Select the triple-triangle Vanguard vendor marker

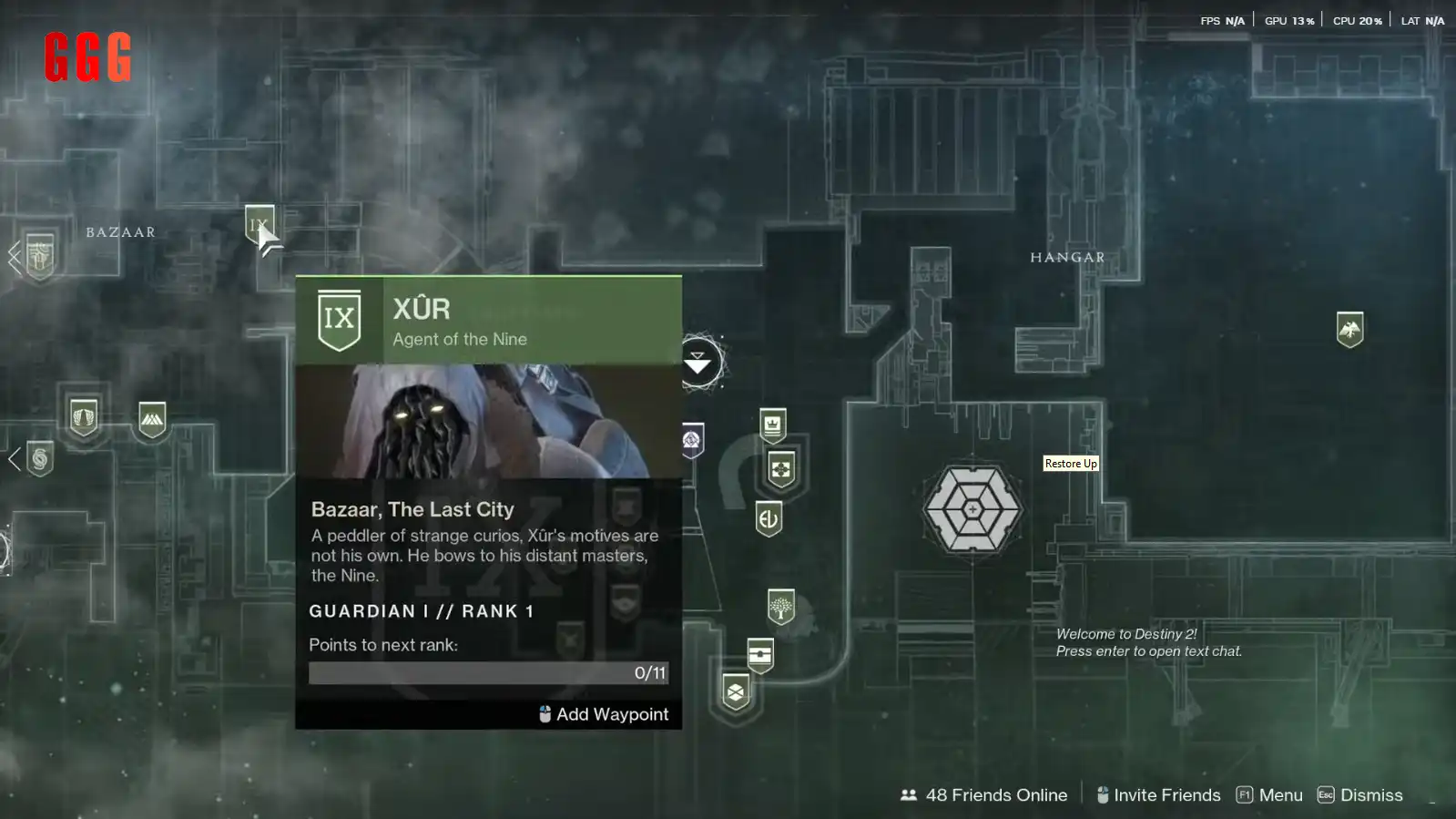point(152,419)
